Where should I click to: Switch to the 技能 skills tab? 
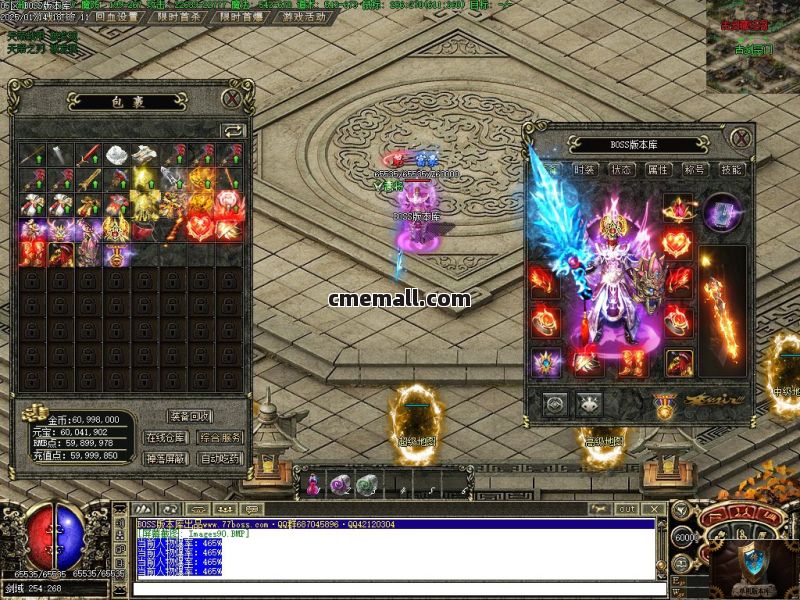click(731, 170)
